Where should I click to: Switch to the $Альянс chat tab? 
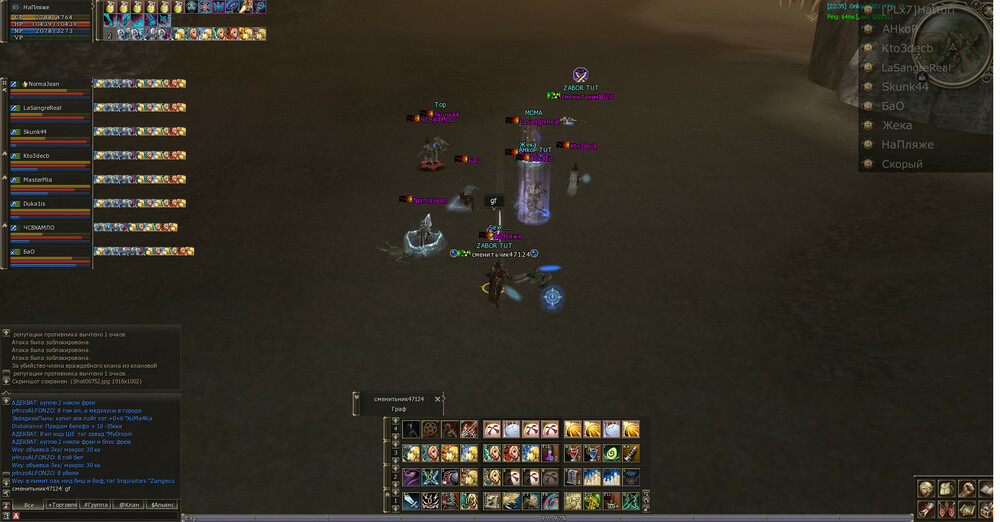click(162, 505)
